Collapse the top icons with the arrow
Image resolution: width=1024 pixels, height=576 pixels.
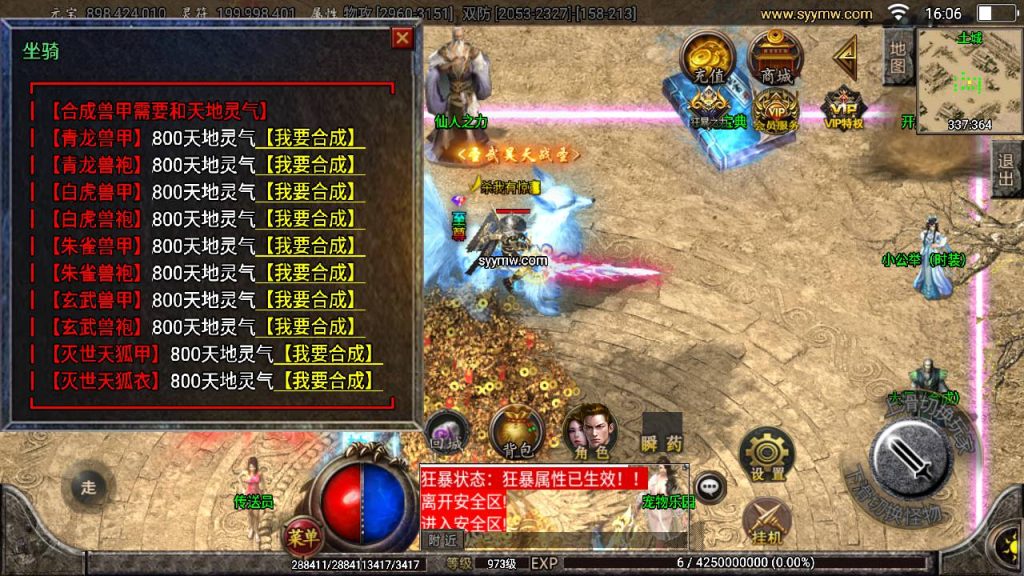(847, 58)
